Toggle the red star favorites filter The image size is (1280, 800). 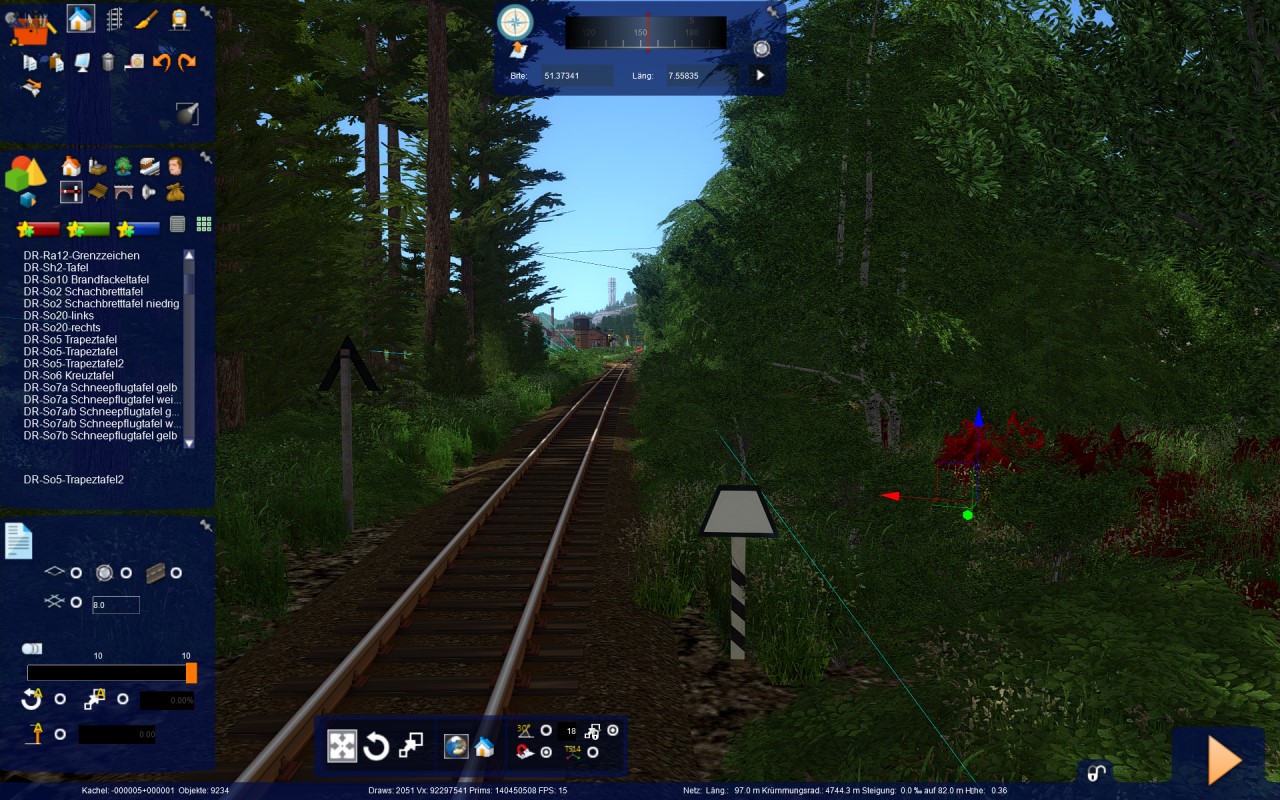(x=39, y=229)
